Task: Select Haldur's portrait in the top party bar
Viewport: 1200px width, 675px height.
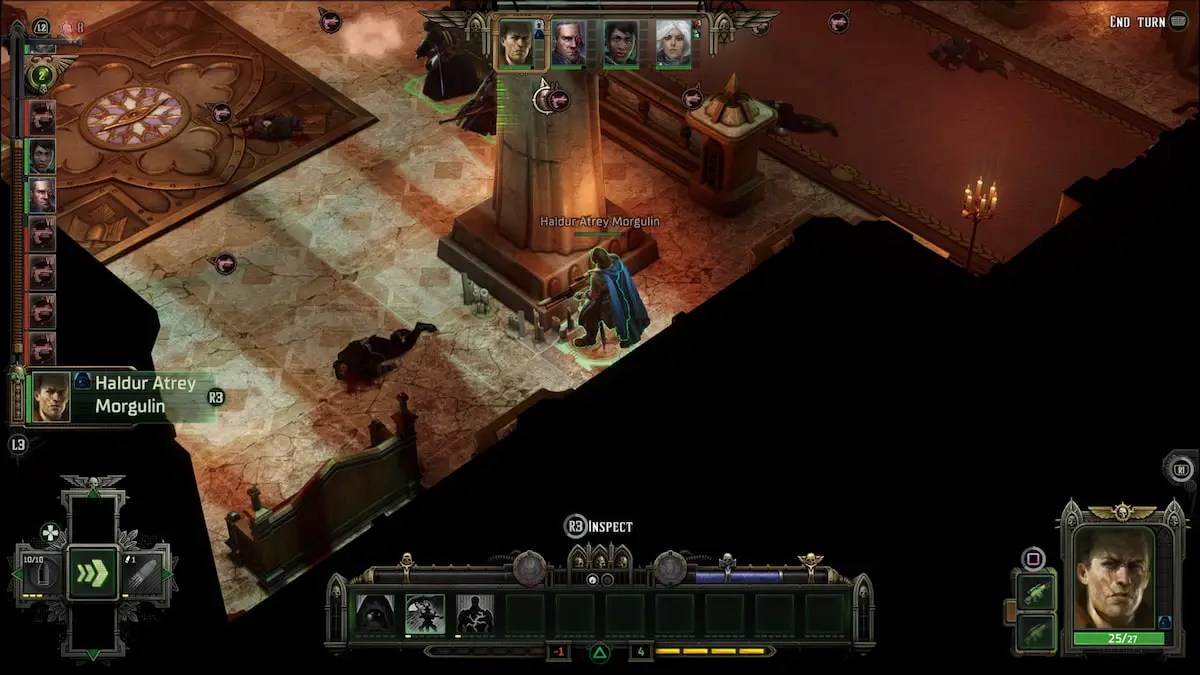Action: tap(516, 45)
